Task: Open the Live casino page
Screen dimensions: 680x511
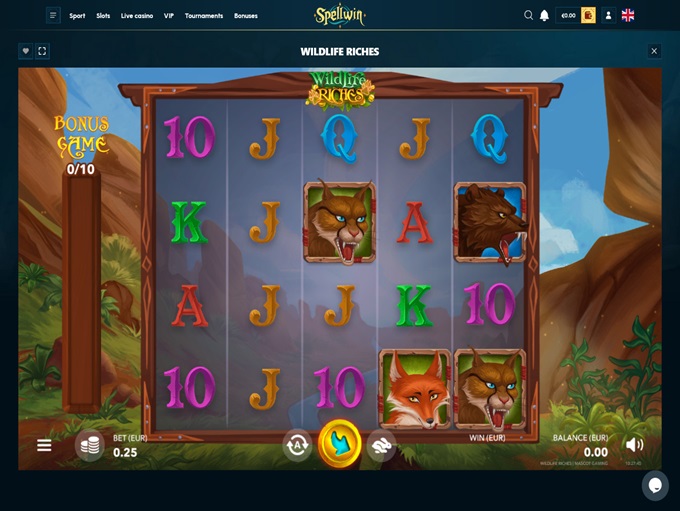Action: pos(137,16)
